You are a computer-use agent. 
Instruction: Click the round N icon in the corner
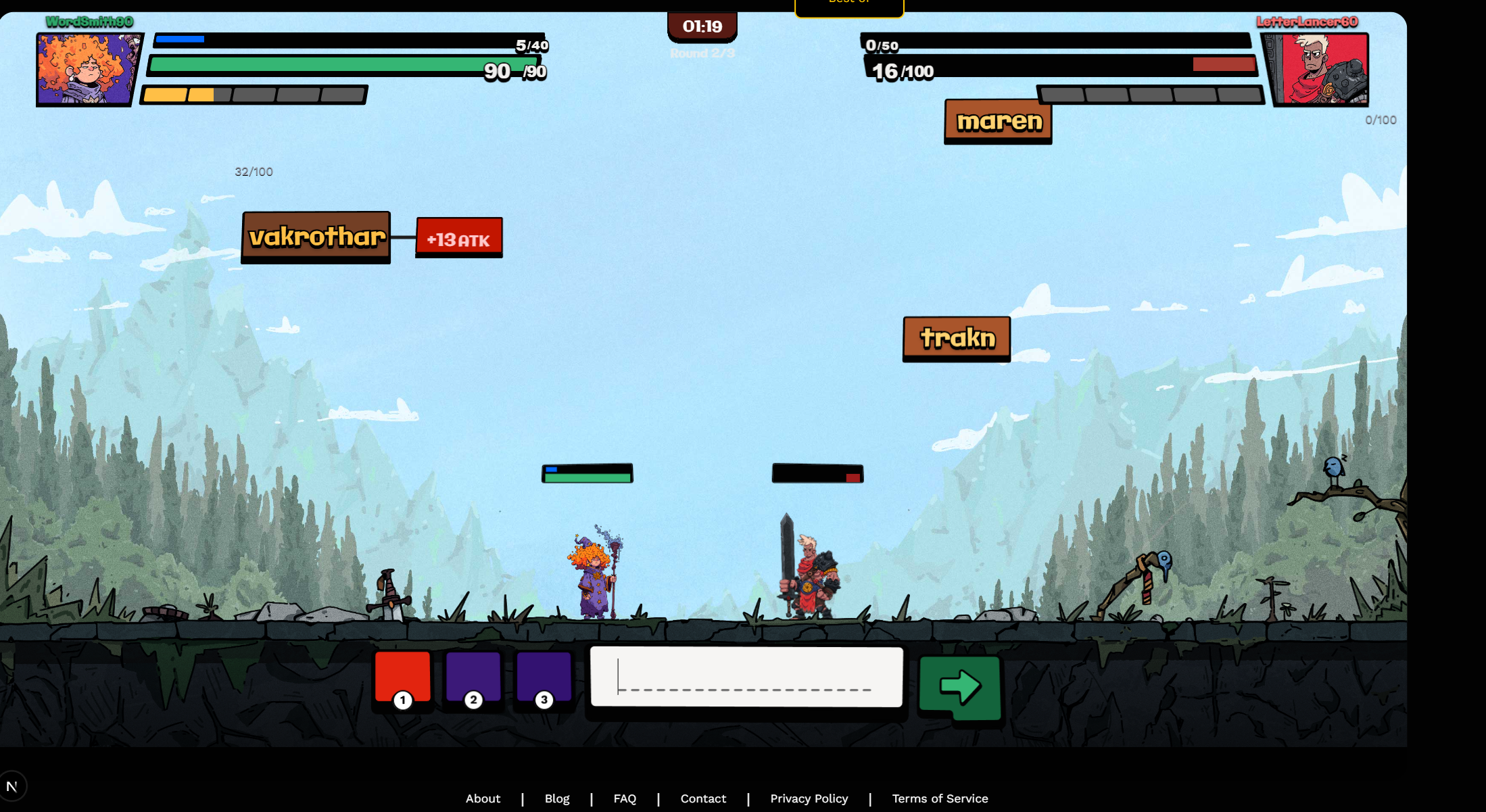coord(12,786)
